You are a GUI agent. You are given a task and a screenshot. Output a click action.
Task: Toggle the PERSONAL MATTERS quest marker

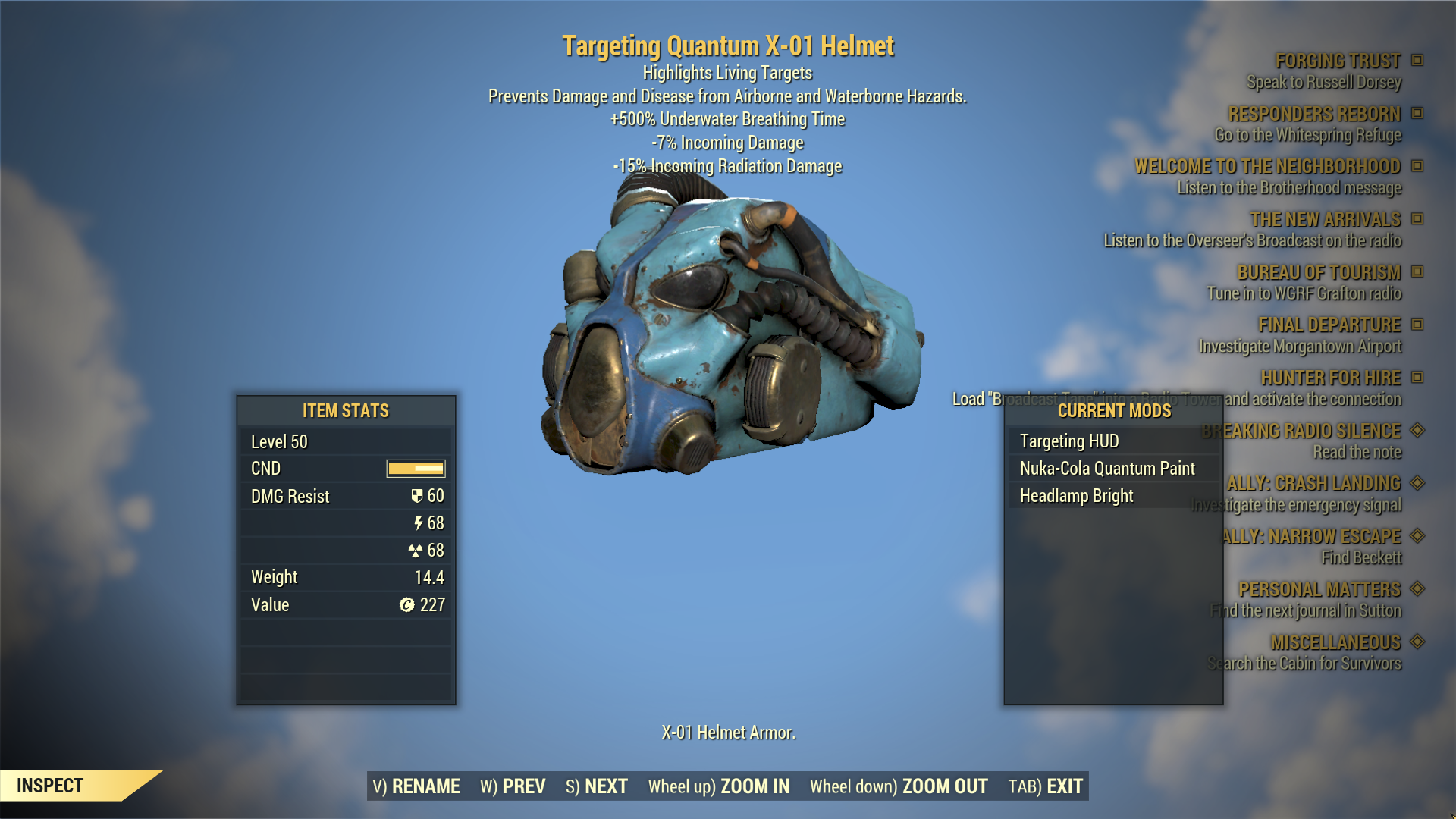(1417, 589)
